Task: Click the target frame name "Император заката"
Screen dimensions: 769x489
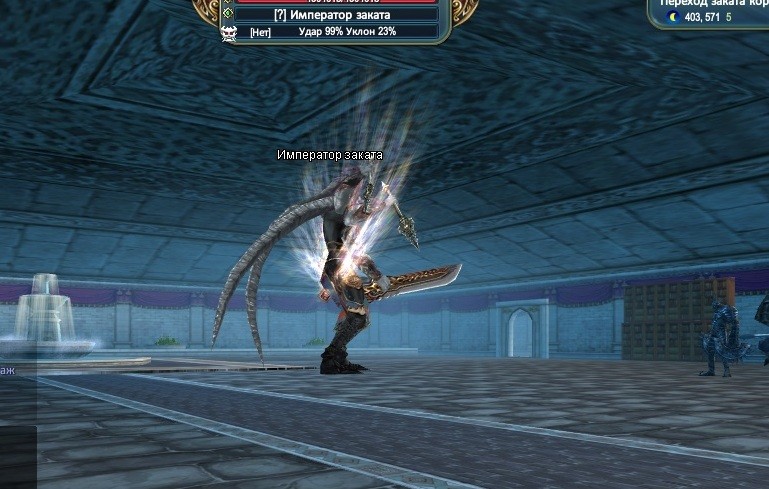Action: (333, 15)
